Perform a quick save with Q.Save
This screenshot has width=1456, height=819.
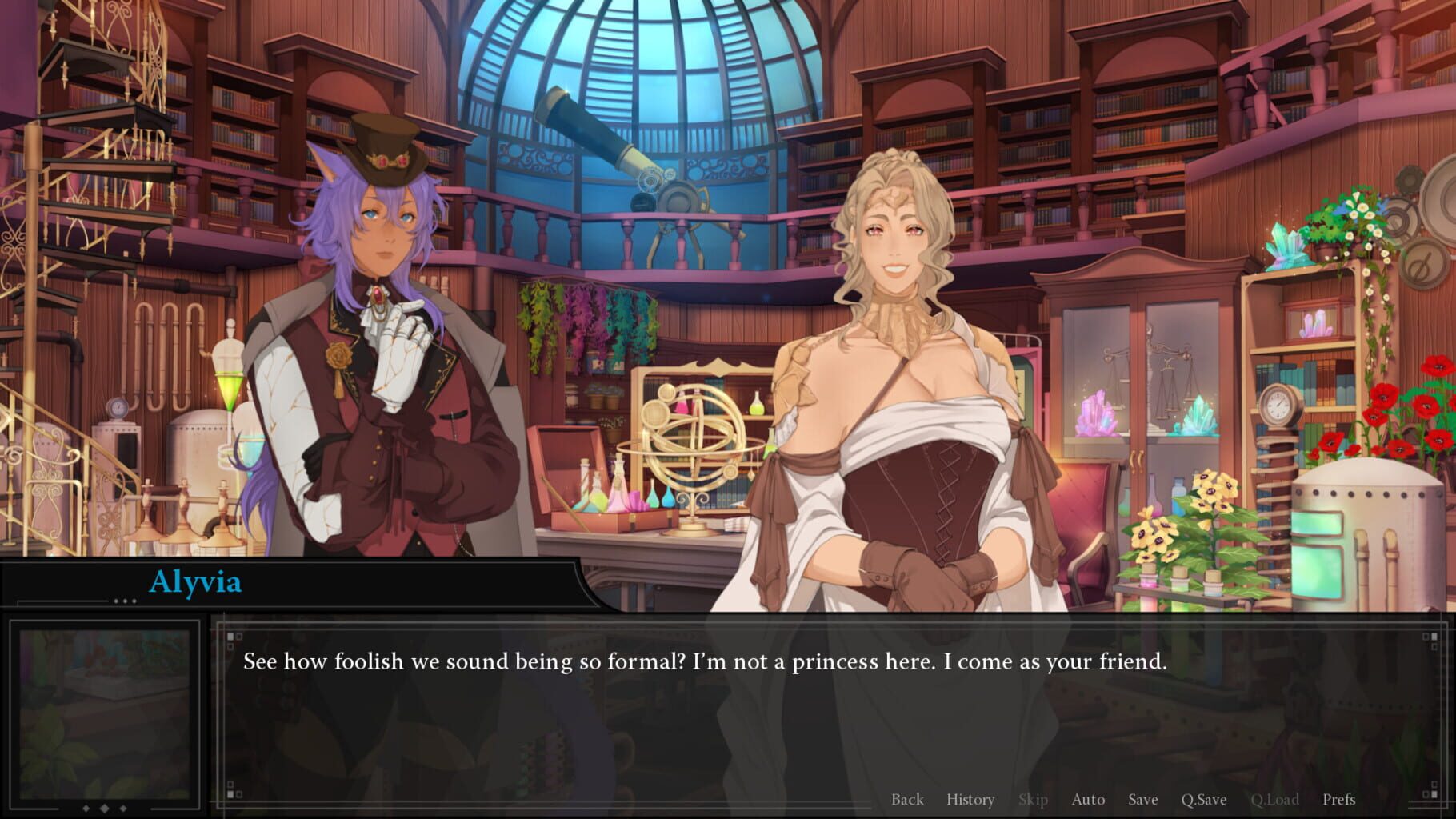coord(1202,799)
